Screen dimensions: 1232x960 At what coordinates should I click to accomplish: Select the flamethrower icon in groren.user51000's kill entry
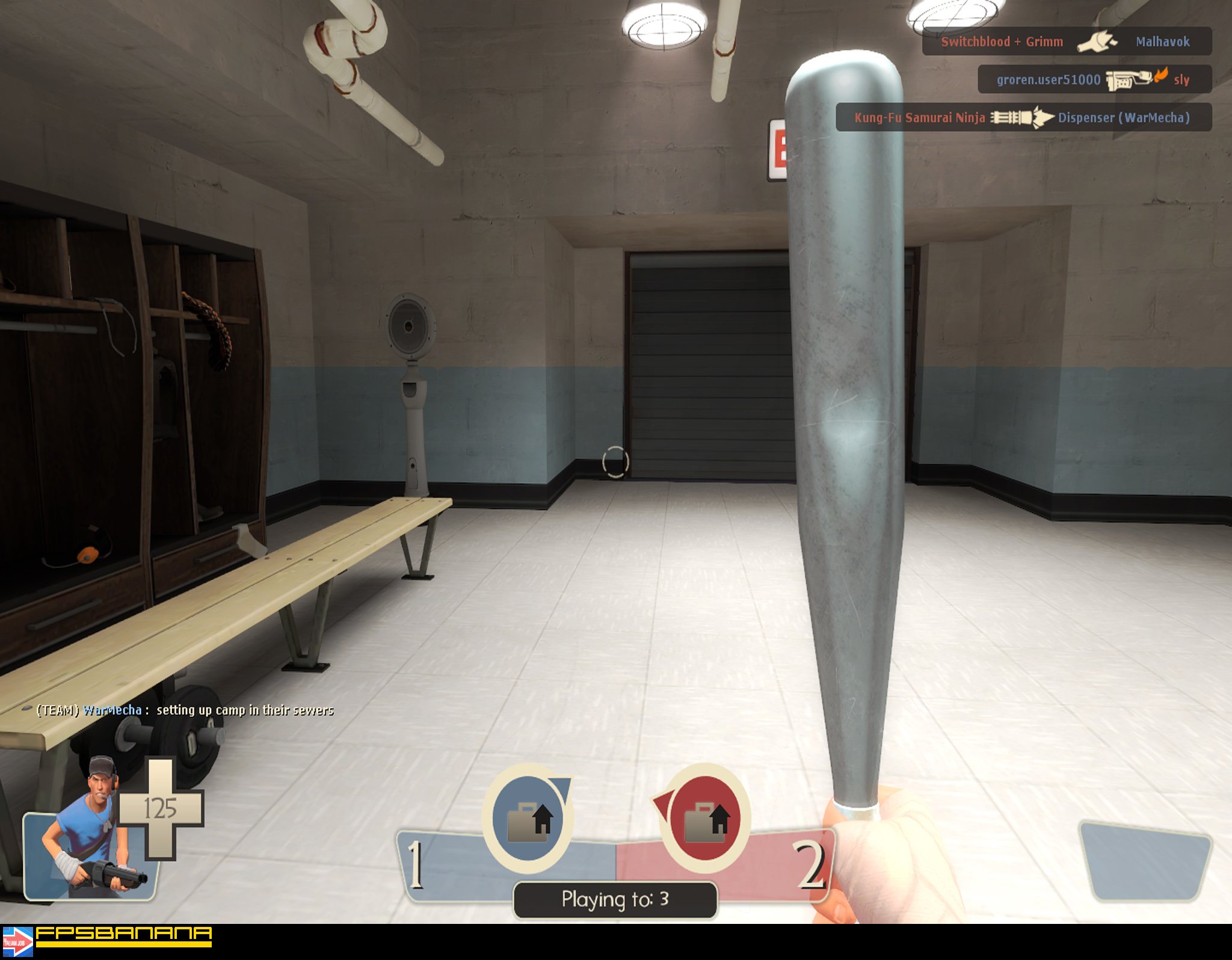(1127, 78)
